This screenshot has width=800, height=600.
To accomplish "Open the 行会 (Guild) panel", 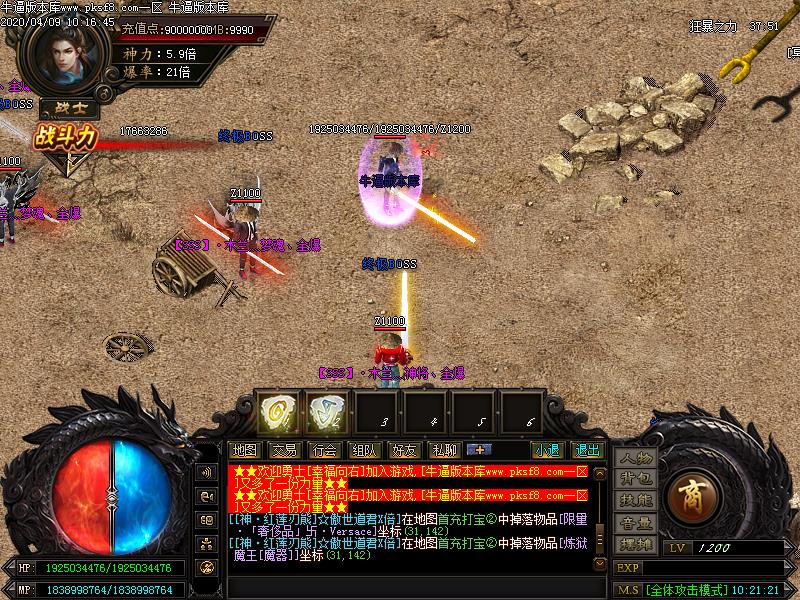I will click(x=324, y=450).
